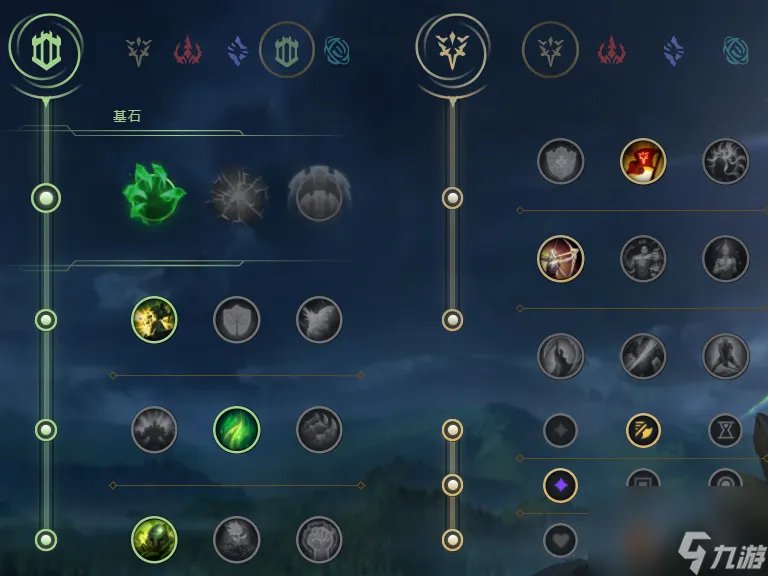Select the Conditioning rune

pos(154,430)
